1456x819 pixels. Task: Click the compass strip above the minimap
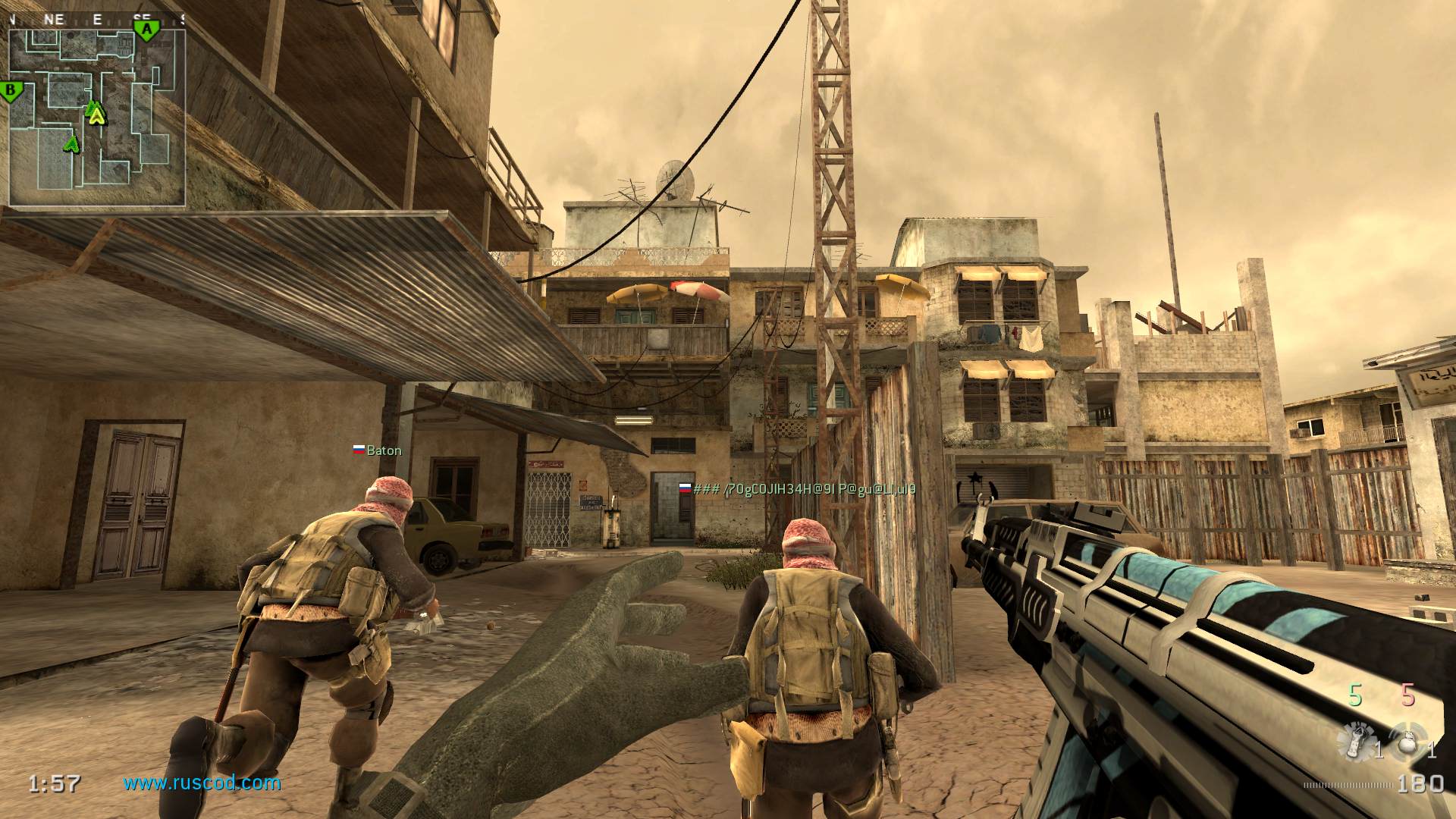(97, 20)
